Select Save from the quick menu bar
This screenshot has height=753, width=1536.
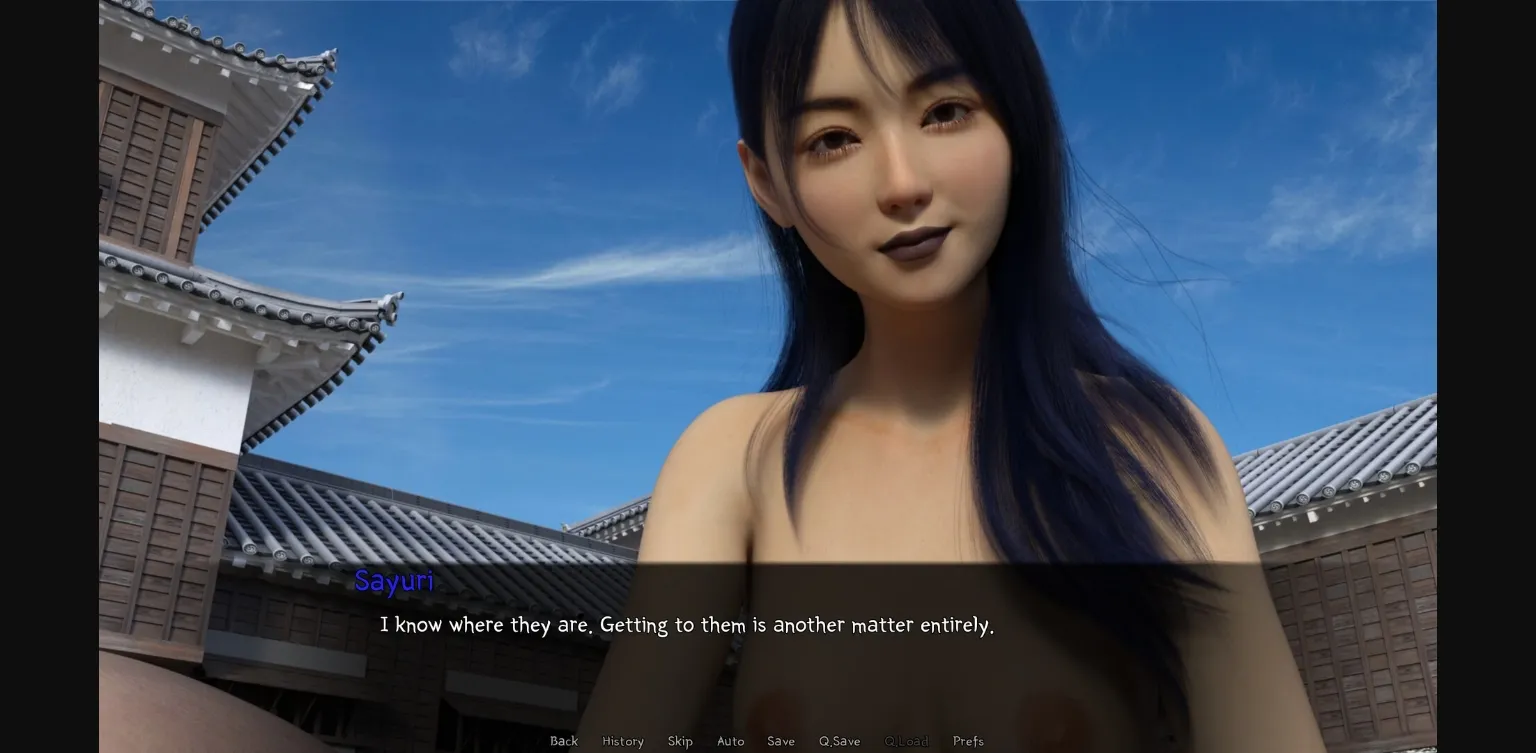(781, 741)
